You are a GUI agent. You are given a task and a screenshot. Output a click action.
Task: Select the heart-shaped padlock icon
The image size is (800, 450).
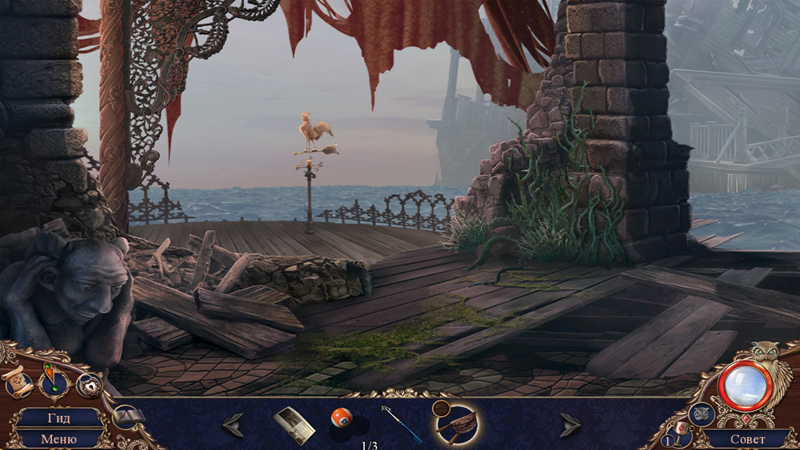87,383
